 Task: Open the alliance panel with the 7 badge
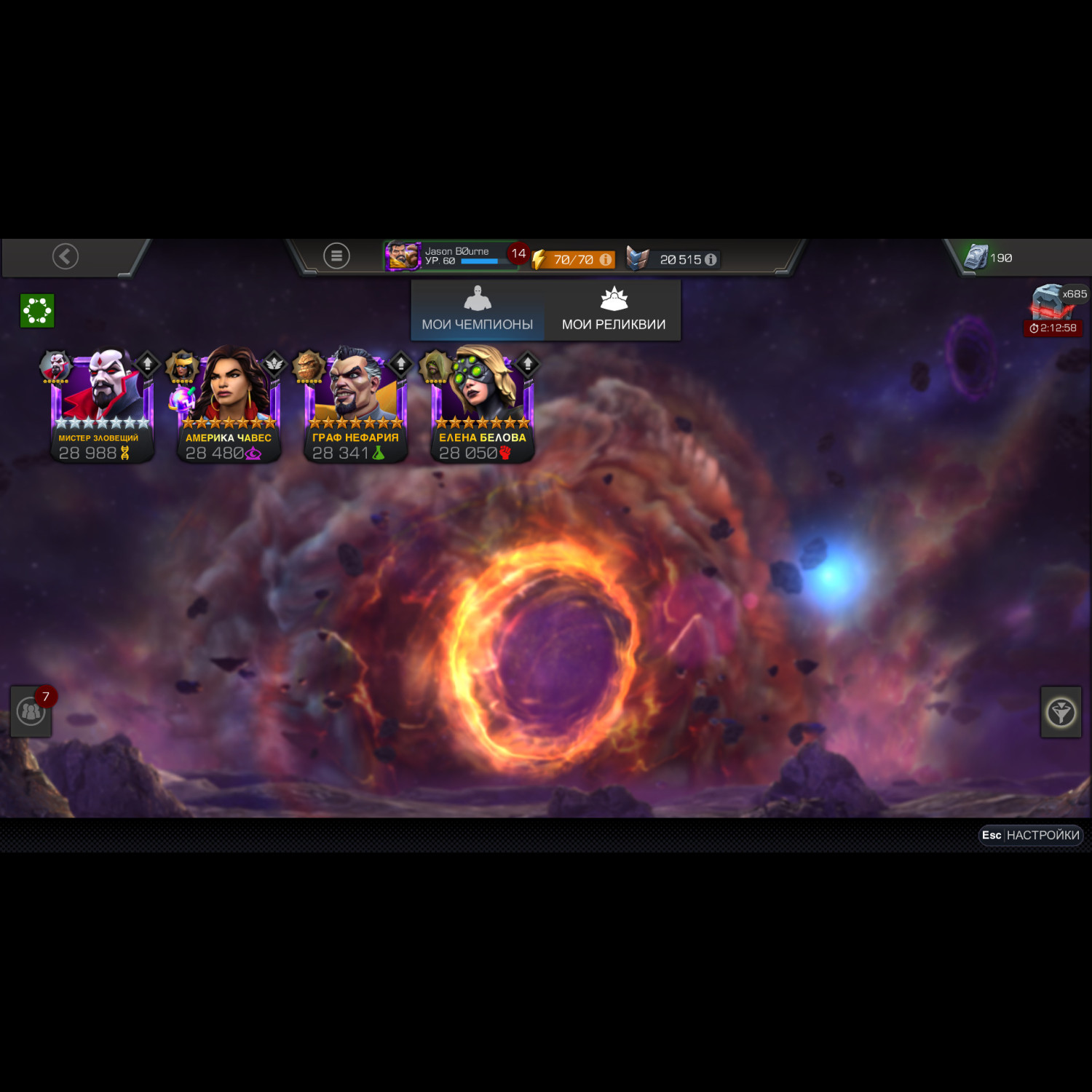[x=29, y=712]
